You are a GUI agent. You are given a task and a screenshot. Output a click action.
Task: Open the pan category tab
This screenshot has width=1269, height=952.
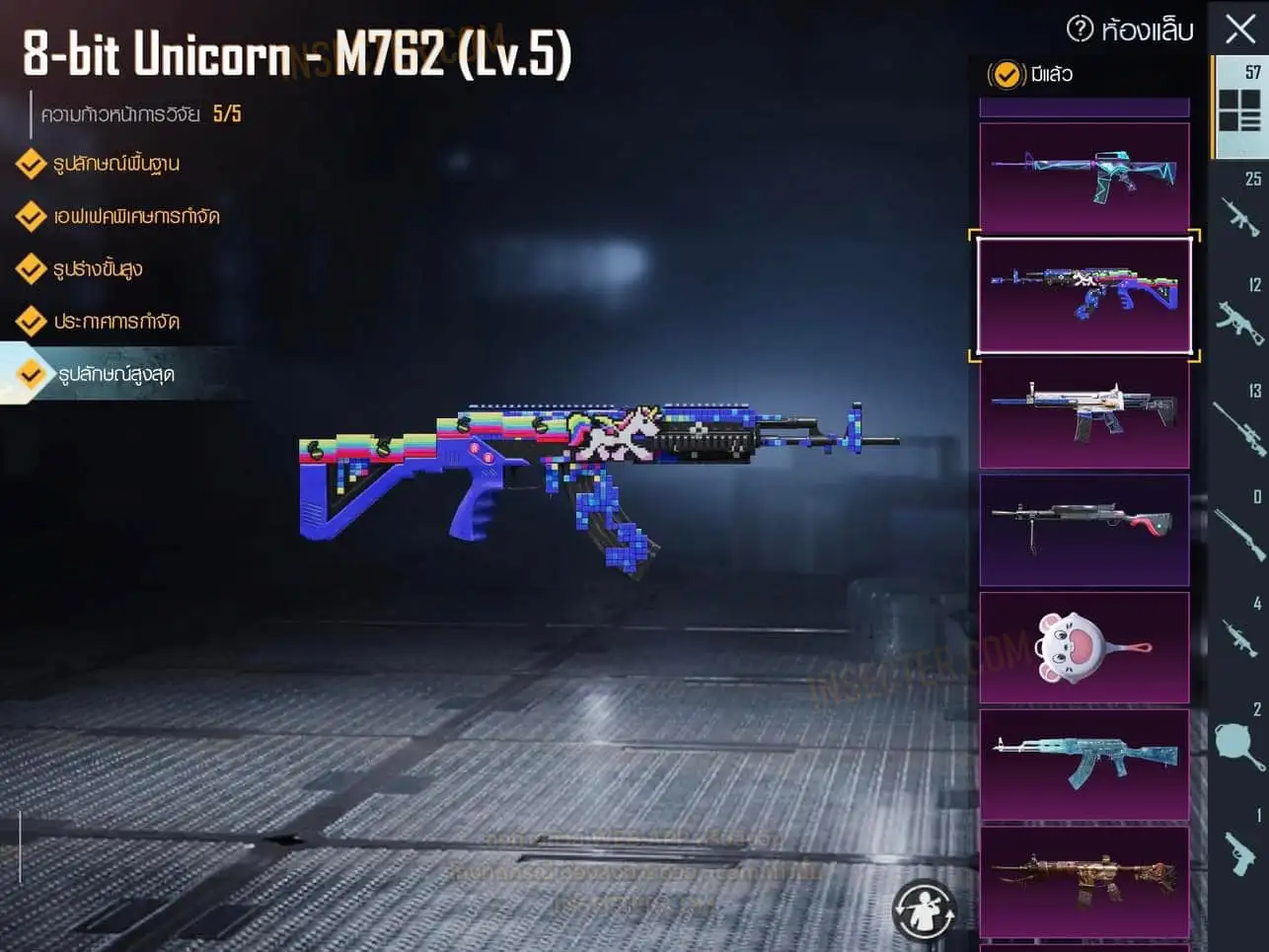1239,740
